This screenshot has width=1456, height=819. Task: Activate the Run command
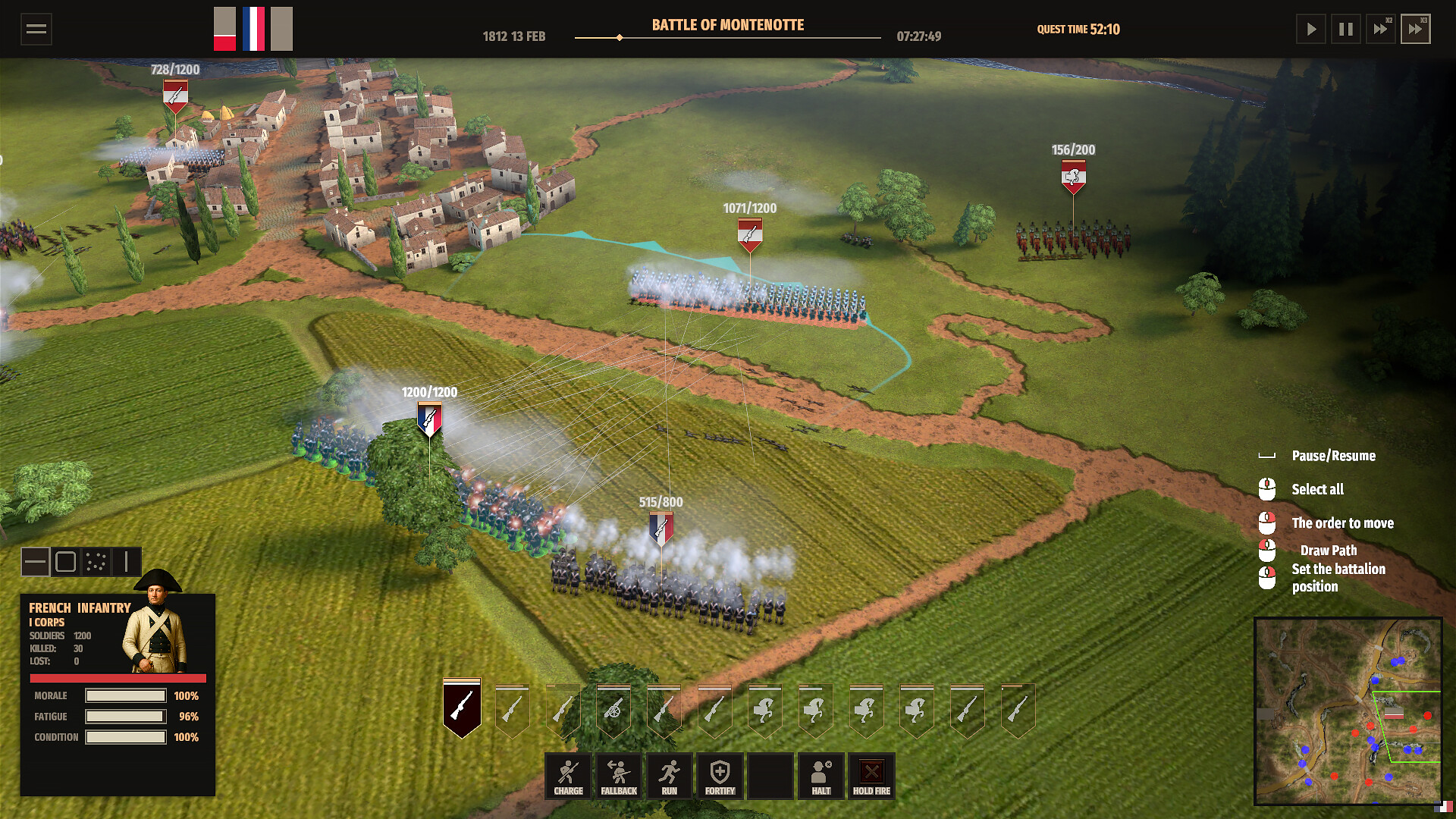(669, 776)
